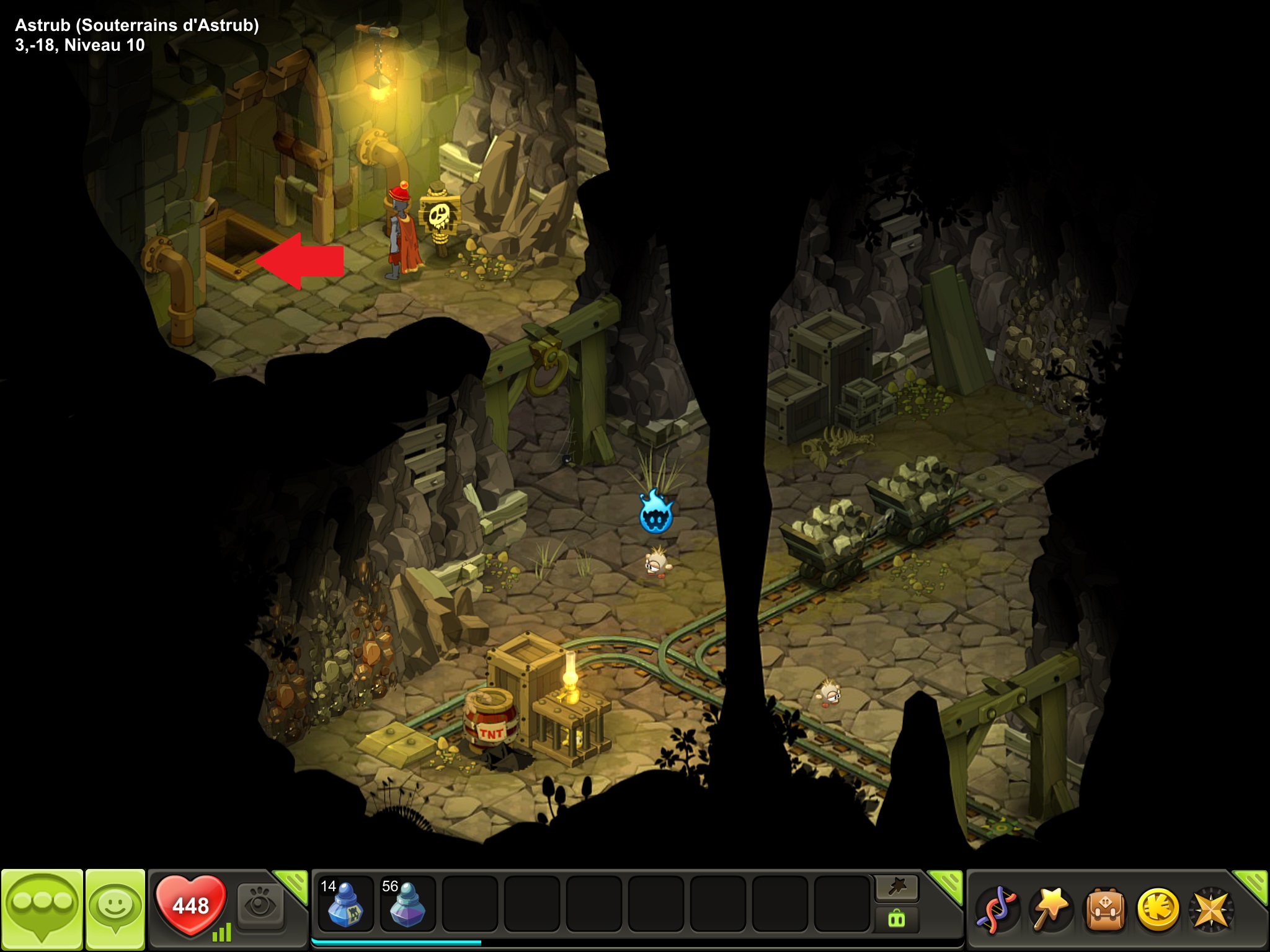Use the blue castle potion (14)

click(345, 903)
